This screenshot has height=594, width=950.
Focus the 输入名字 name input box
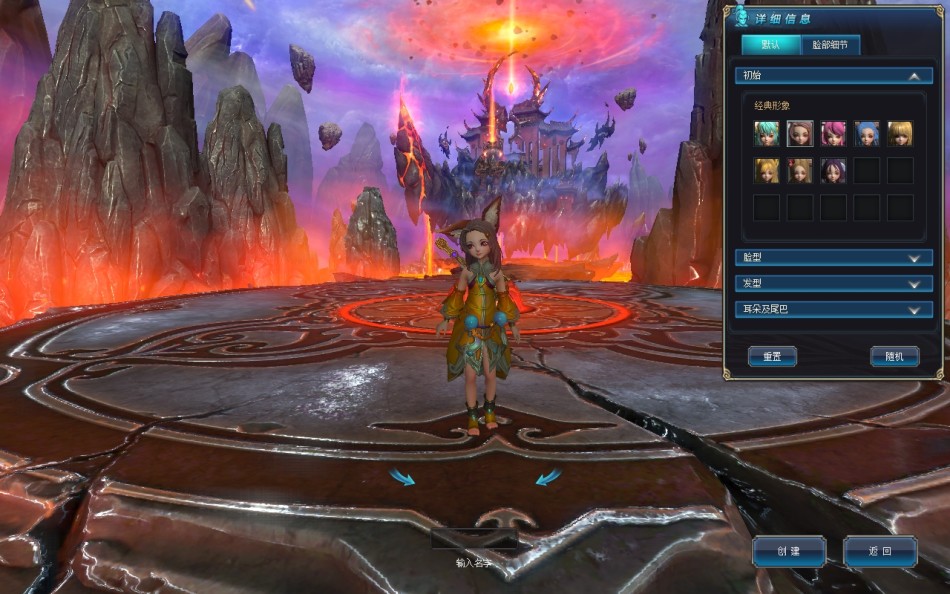(x=474, y=540)
